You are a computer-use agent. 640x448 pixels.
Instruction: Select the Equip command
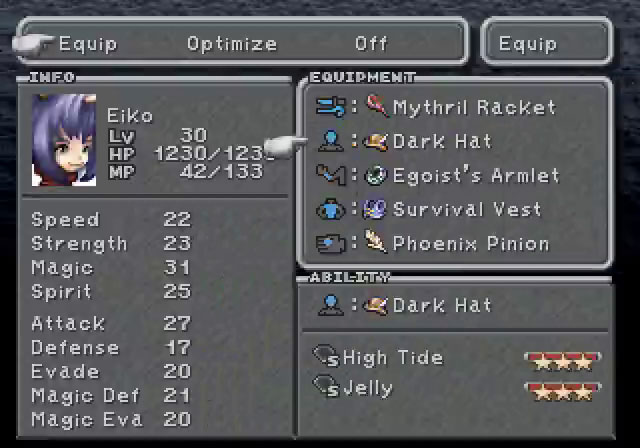[88, 44]
